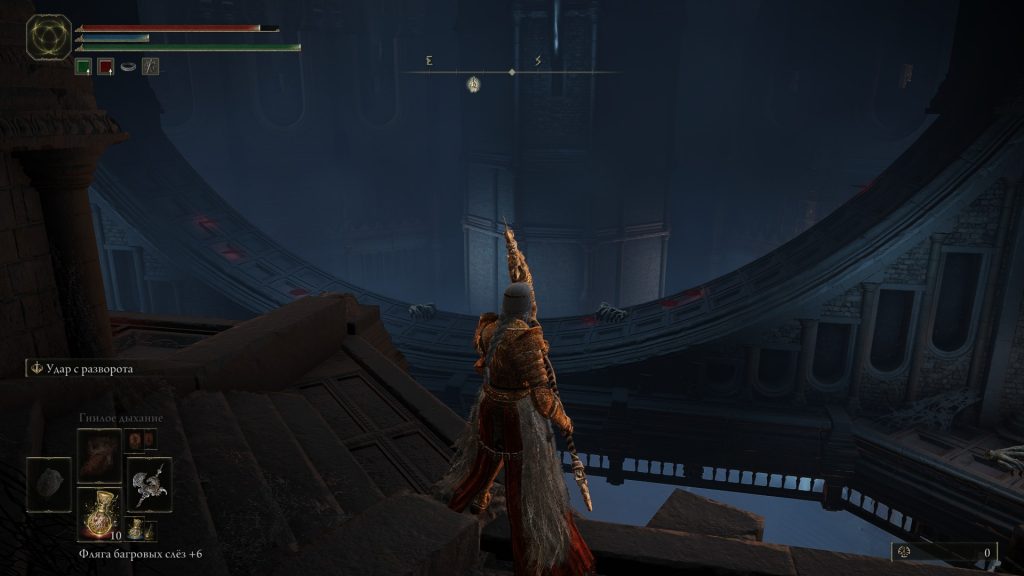Click the right-hand weapon slot
This screenshot has height=576, width=1024.
(x=149, y=484)
